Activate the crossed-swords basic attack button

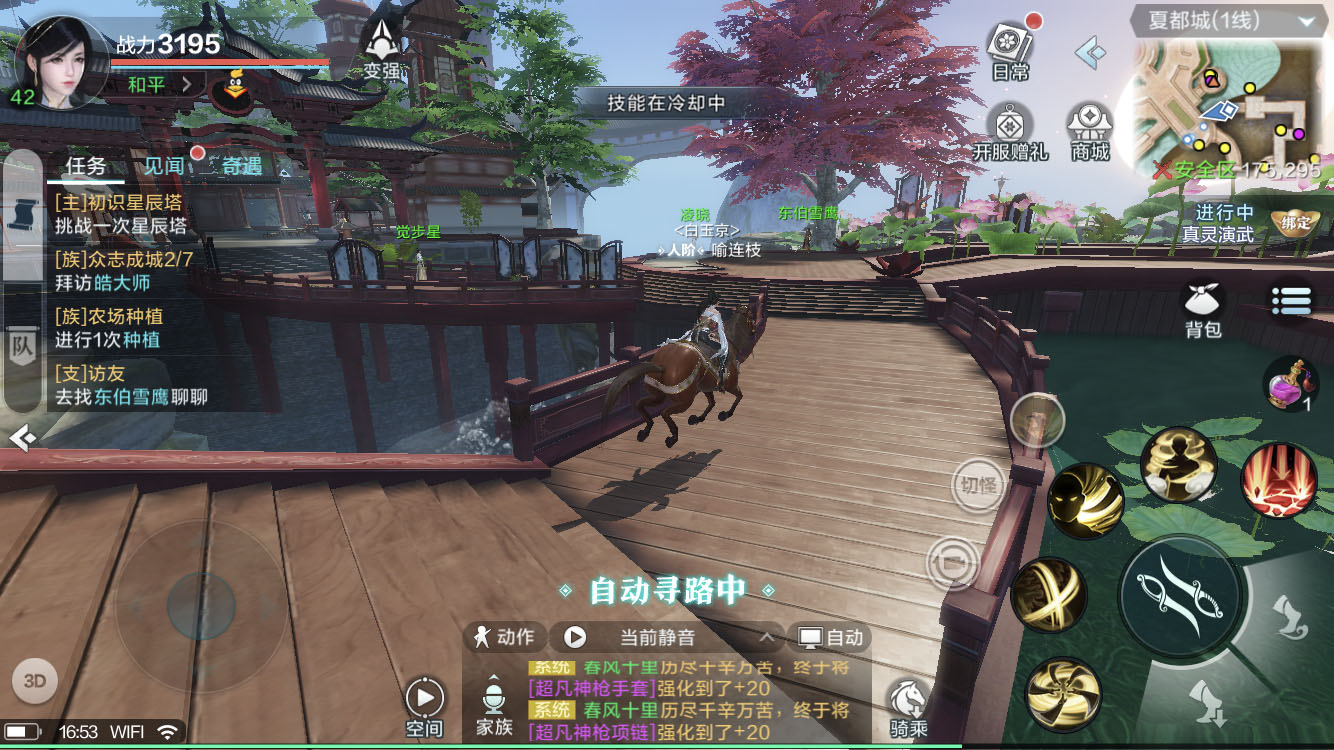click(x=1180, y=595)
